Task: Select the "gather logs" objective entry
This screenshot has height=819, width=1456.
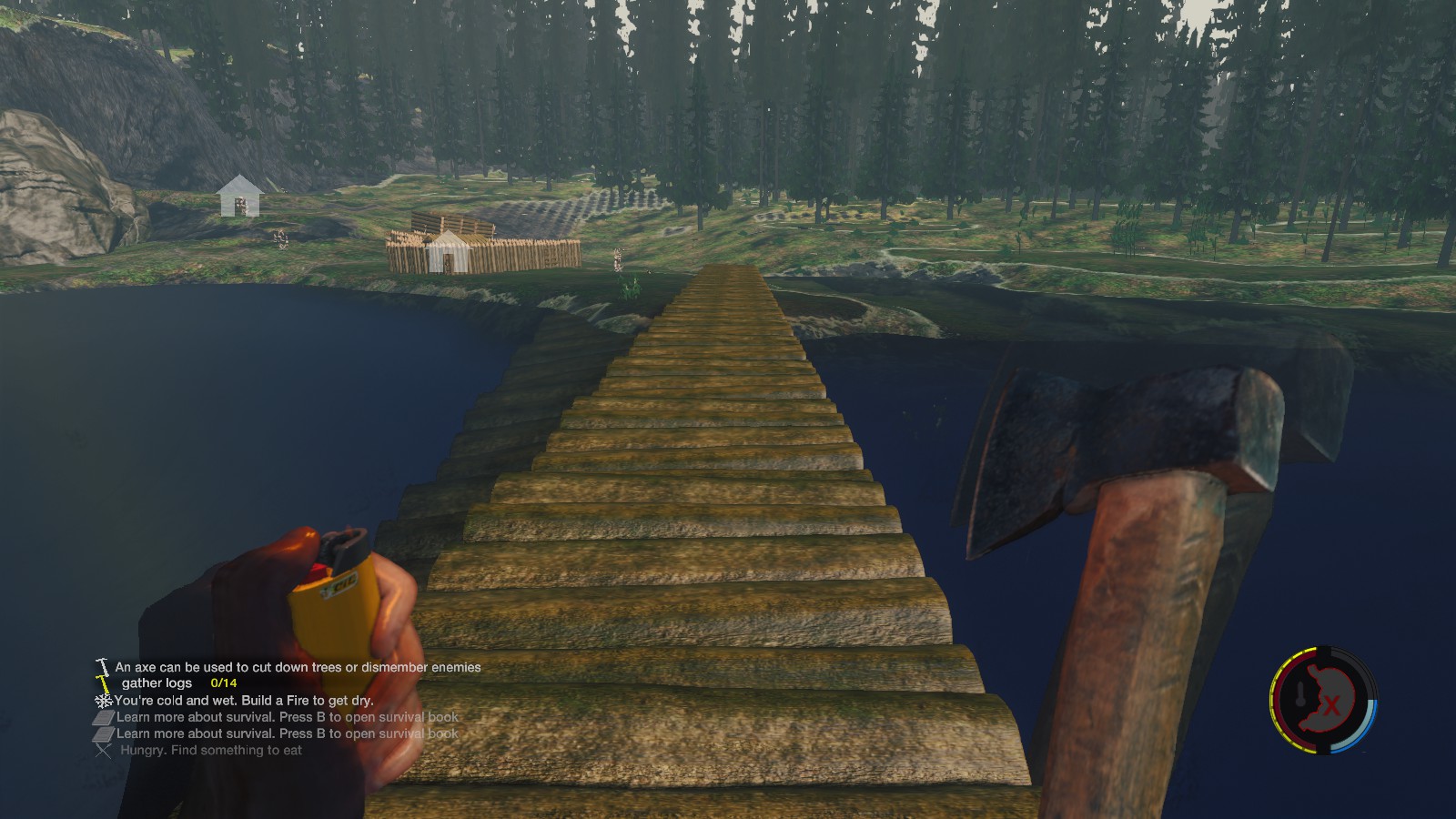Action: pyautogui.click(x=157, y=683)
